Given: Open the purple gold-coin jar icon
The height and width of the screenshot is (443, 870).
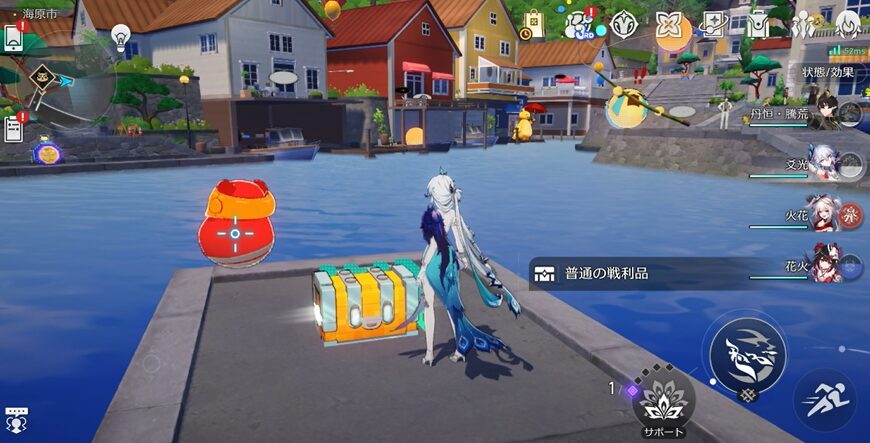Looking at the screenshot, I should [45, 153].
